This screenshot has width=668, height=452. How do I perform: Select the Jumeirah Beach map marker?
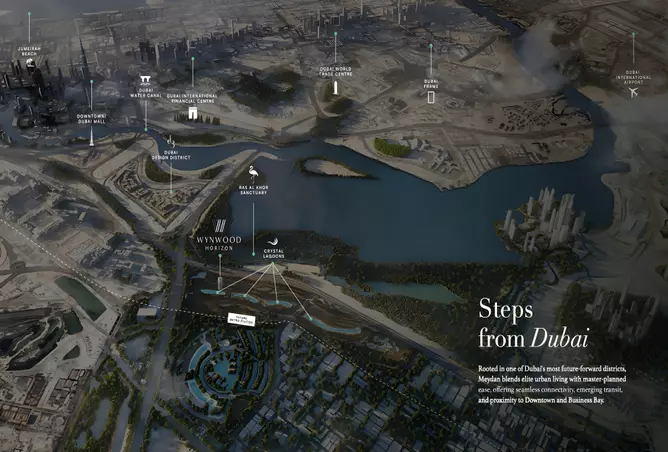click(28, 63)
